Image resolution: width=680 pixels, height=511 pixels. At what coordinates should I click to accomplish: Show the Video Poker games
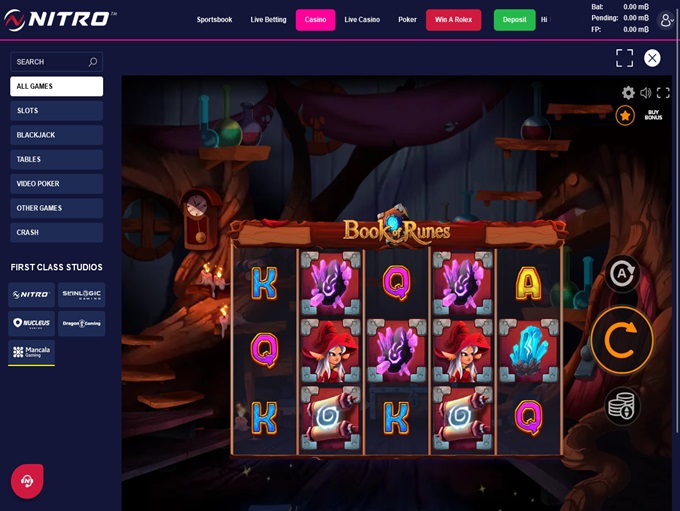[x=56, y=184]
